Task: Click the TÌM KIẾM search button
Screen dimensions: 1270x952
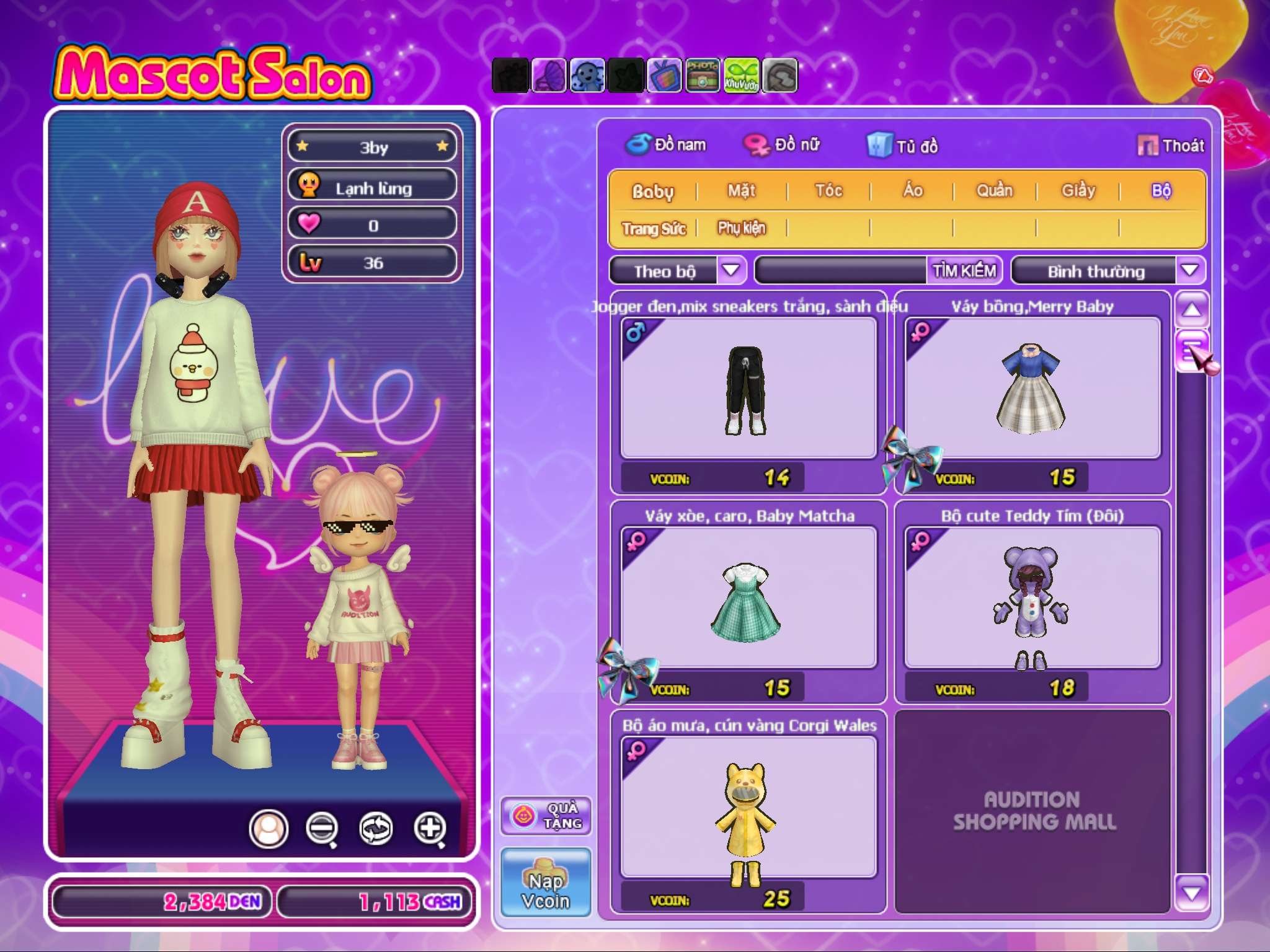Action: [x=964, y=271]
